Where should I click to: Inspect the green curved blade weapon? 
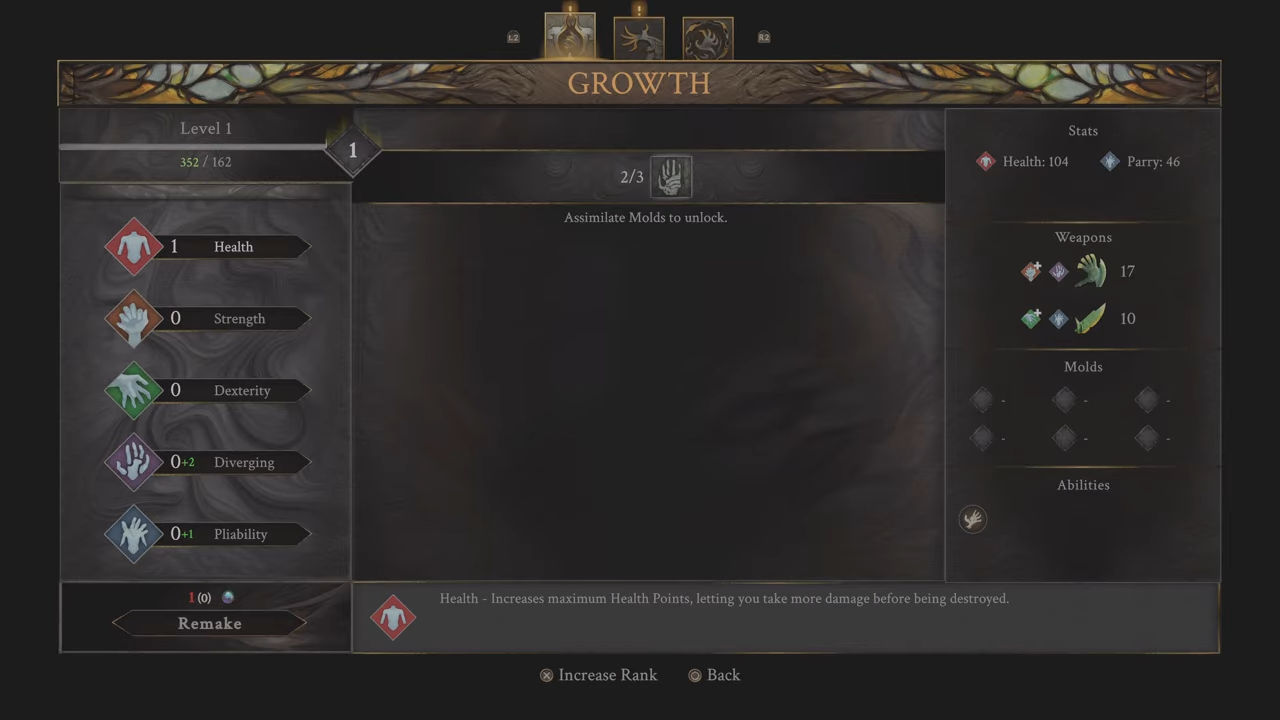coord(1090,319)
